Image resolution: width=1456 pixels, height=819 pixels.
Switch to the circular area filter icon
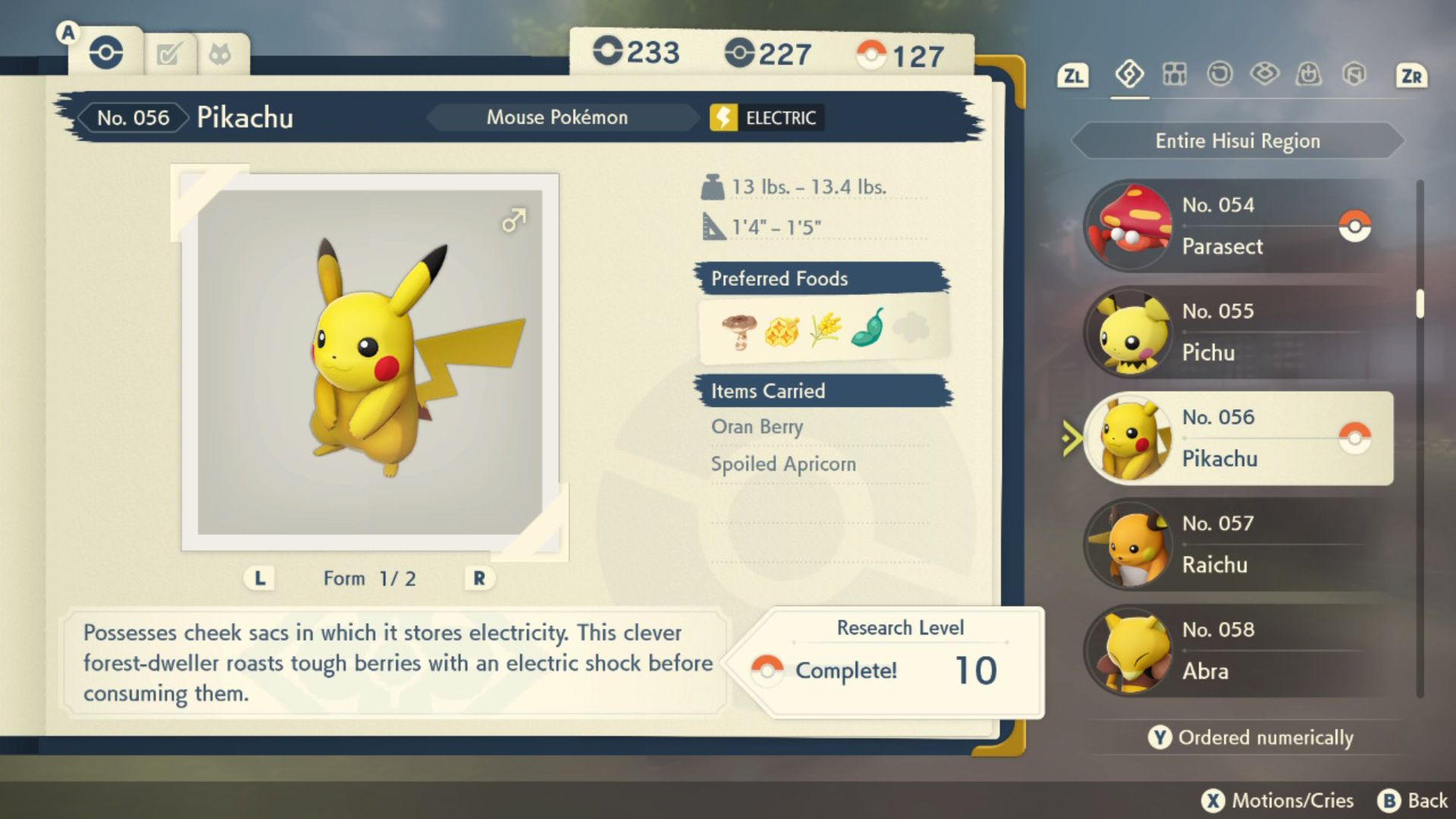(x=1219, y=74)
